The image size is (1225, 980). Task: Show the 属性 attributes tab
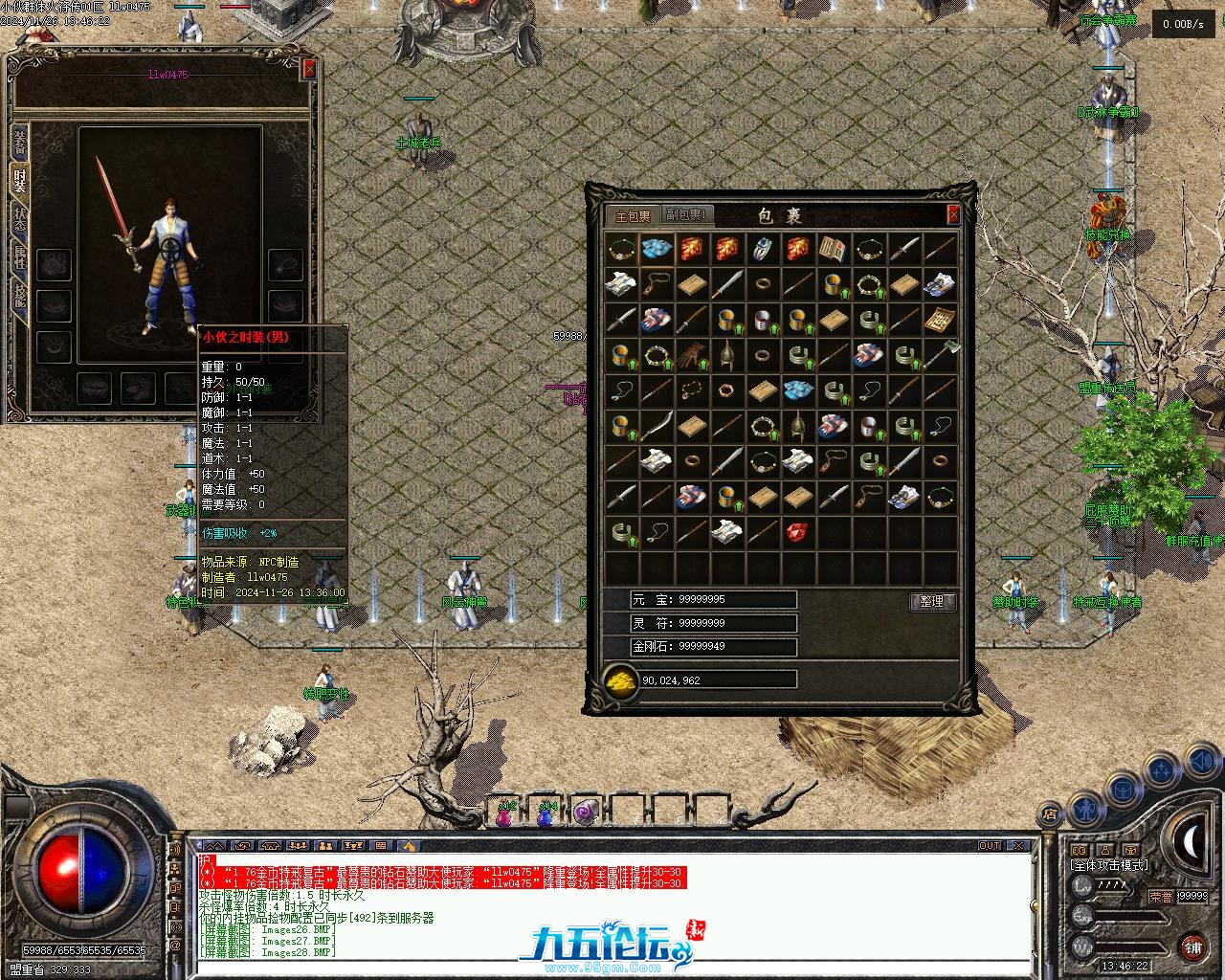19,254
